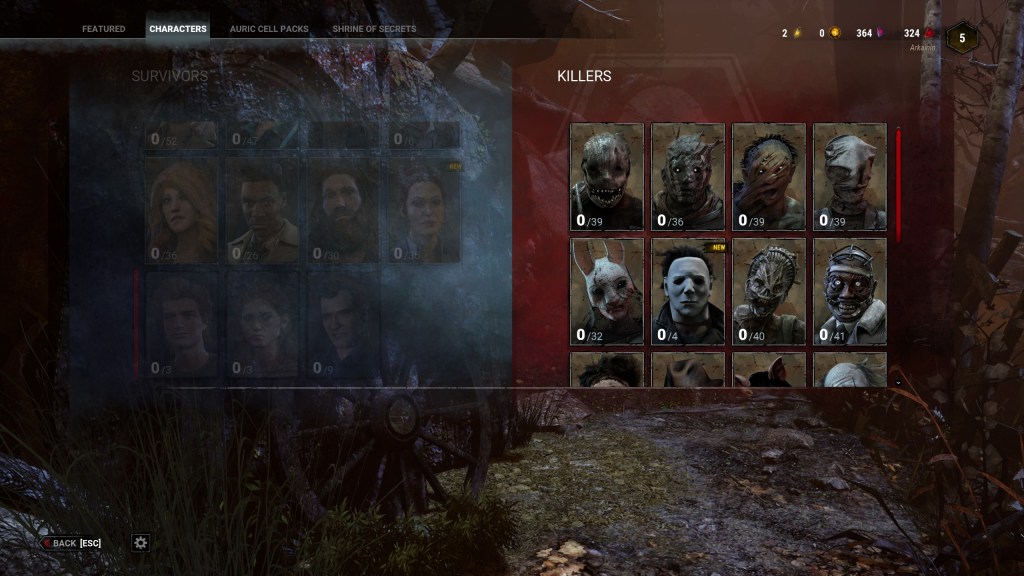Select the white-masked Shape killer marked NEW
This screenshot has width=1024, height=576.
coord(688,292)
